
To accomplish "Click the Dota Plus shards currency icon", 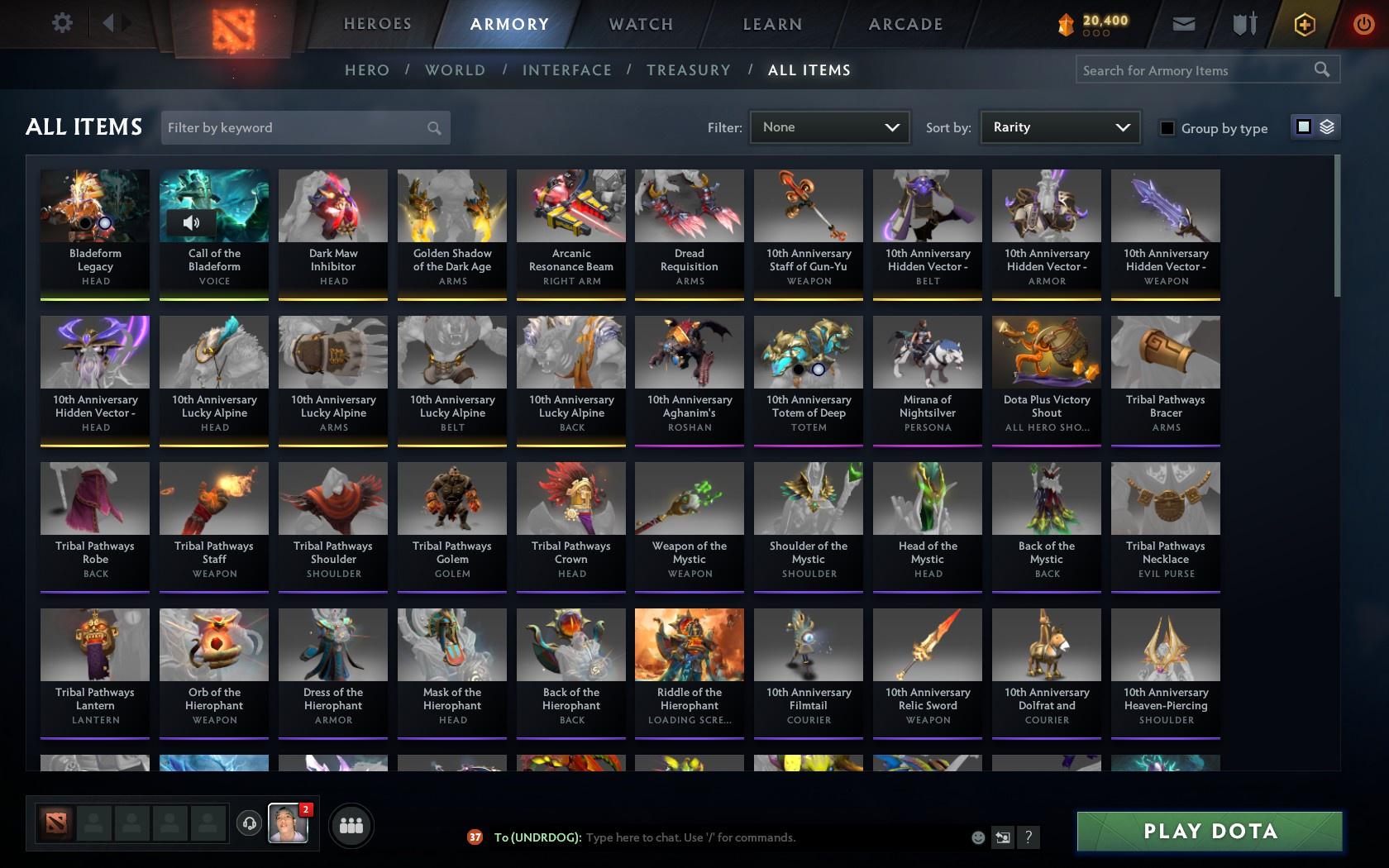I will (x=1067, y=24).
